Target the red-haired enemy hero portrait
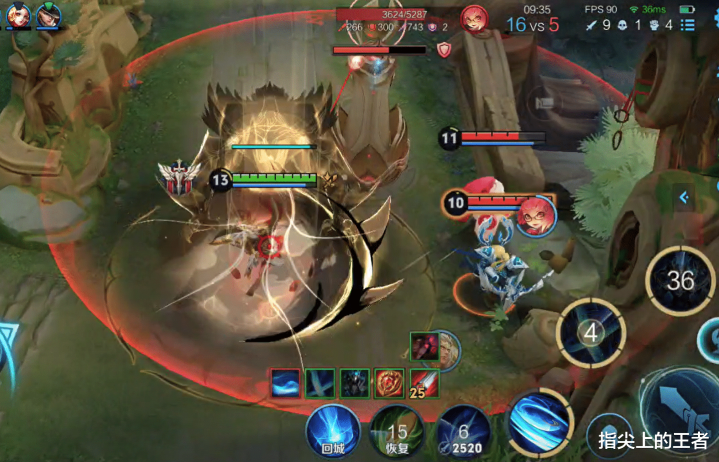719x462 pixels. click(x=536, y=216)
